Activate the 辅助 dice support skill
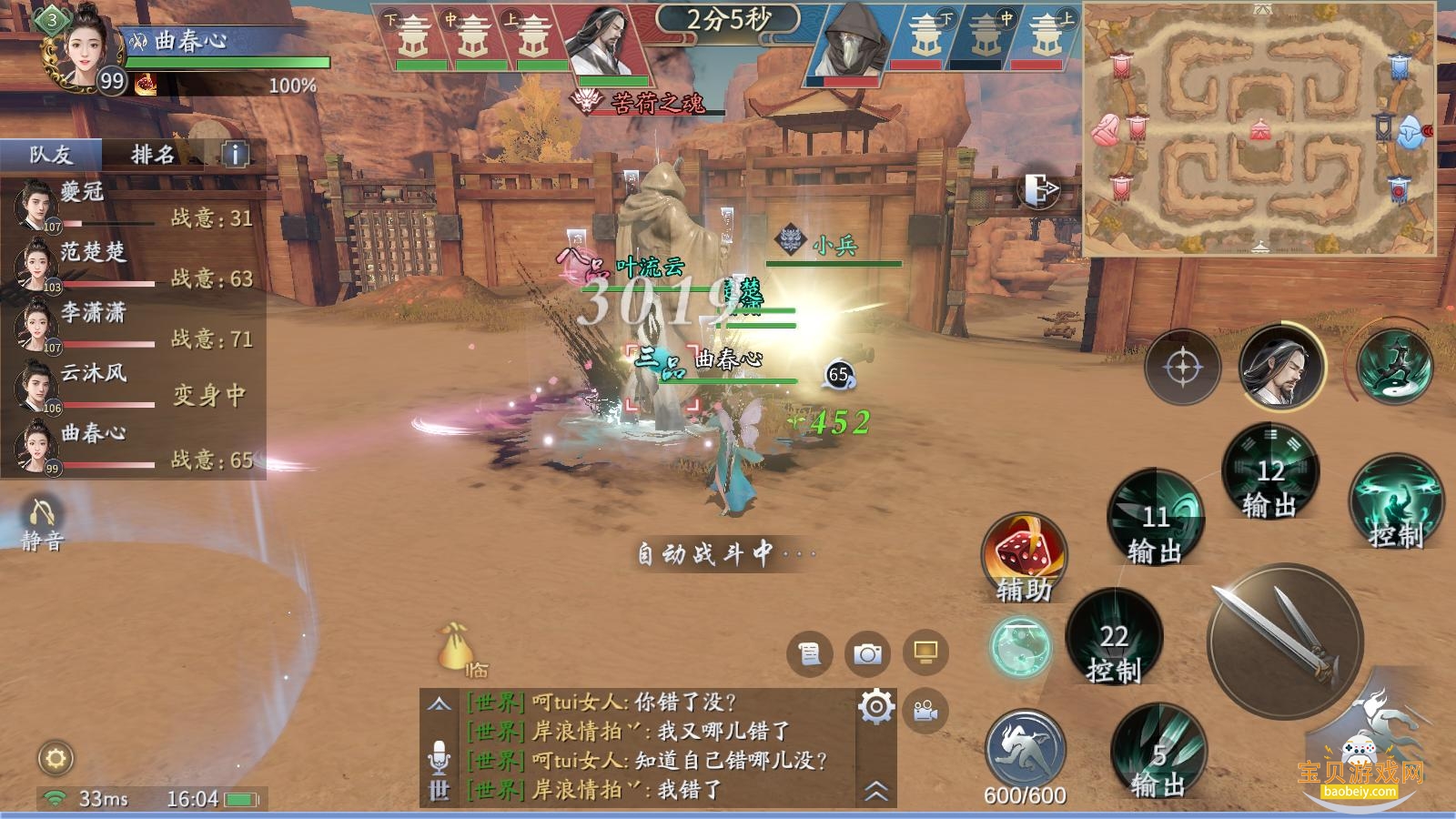Image resolution: width=1456 pixels, height=819 pixels. pos(1024,557)
